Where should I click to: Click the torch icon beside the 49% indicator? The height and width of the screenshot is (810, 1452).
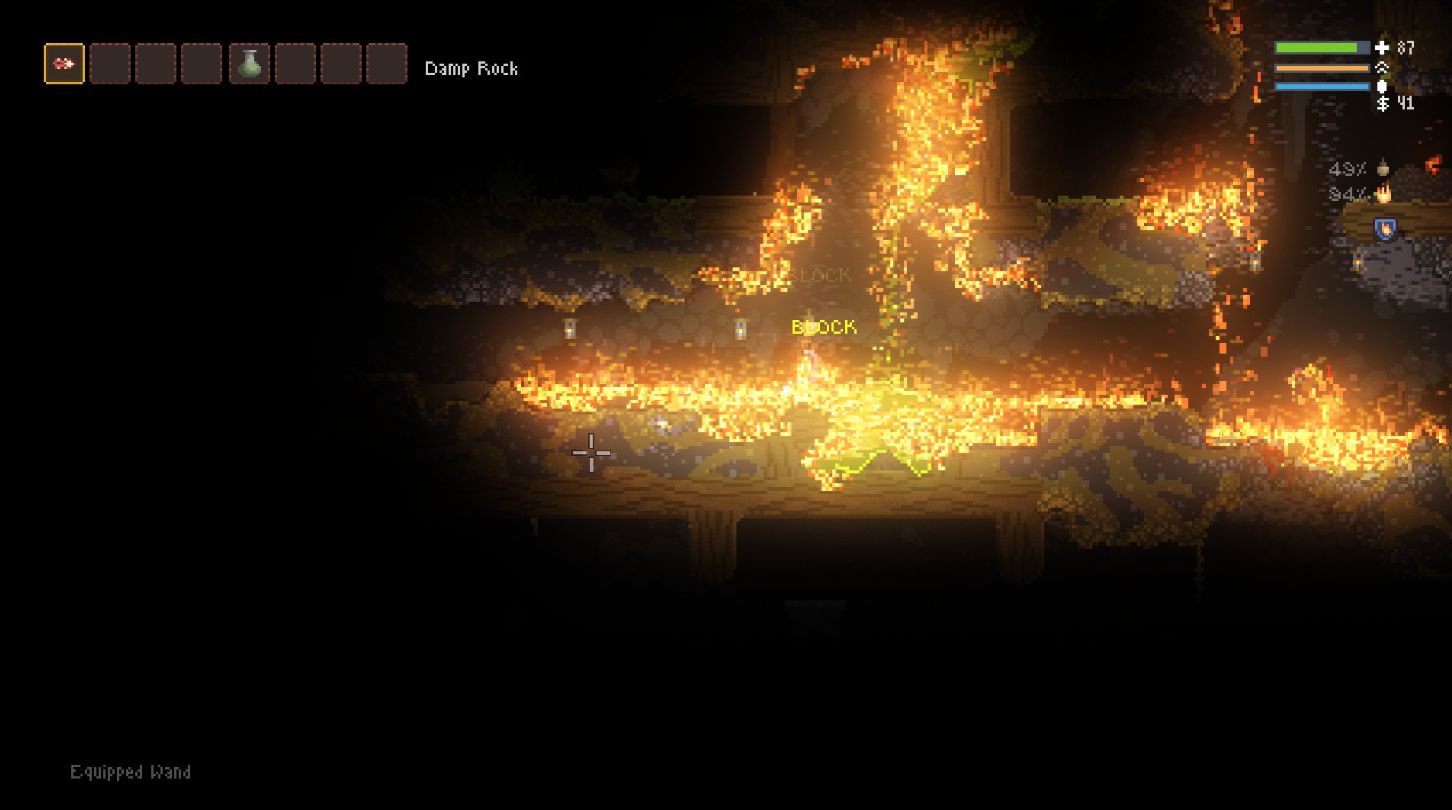pos(1384,169)
